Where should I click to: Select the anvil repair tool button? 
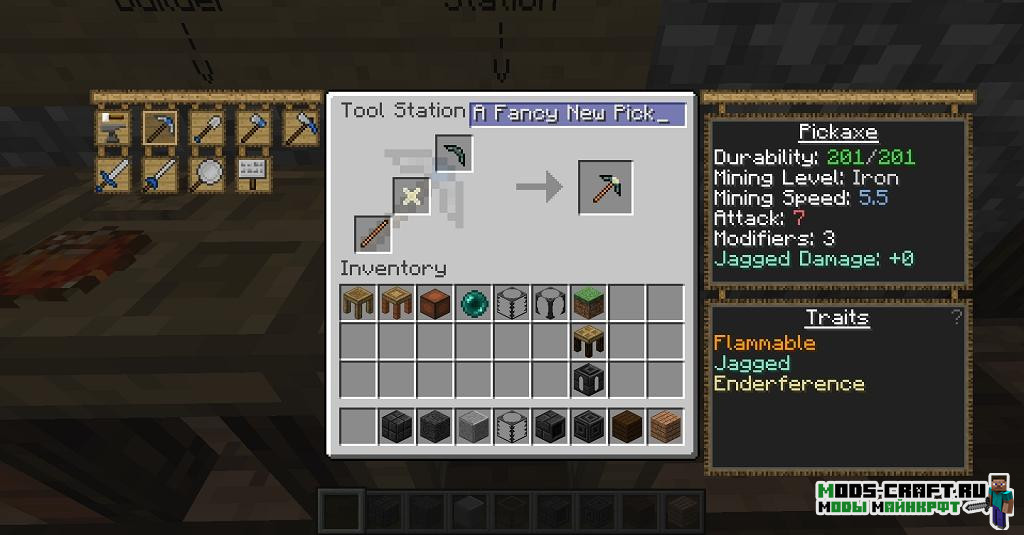coord(113,127)
